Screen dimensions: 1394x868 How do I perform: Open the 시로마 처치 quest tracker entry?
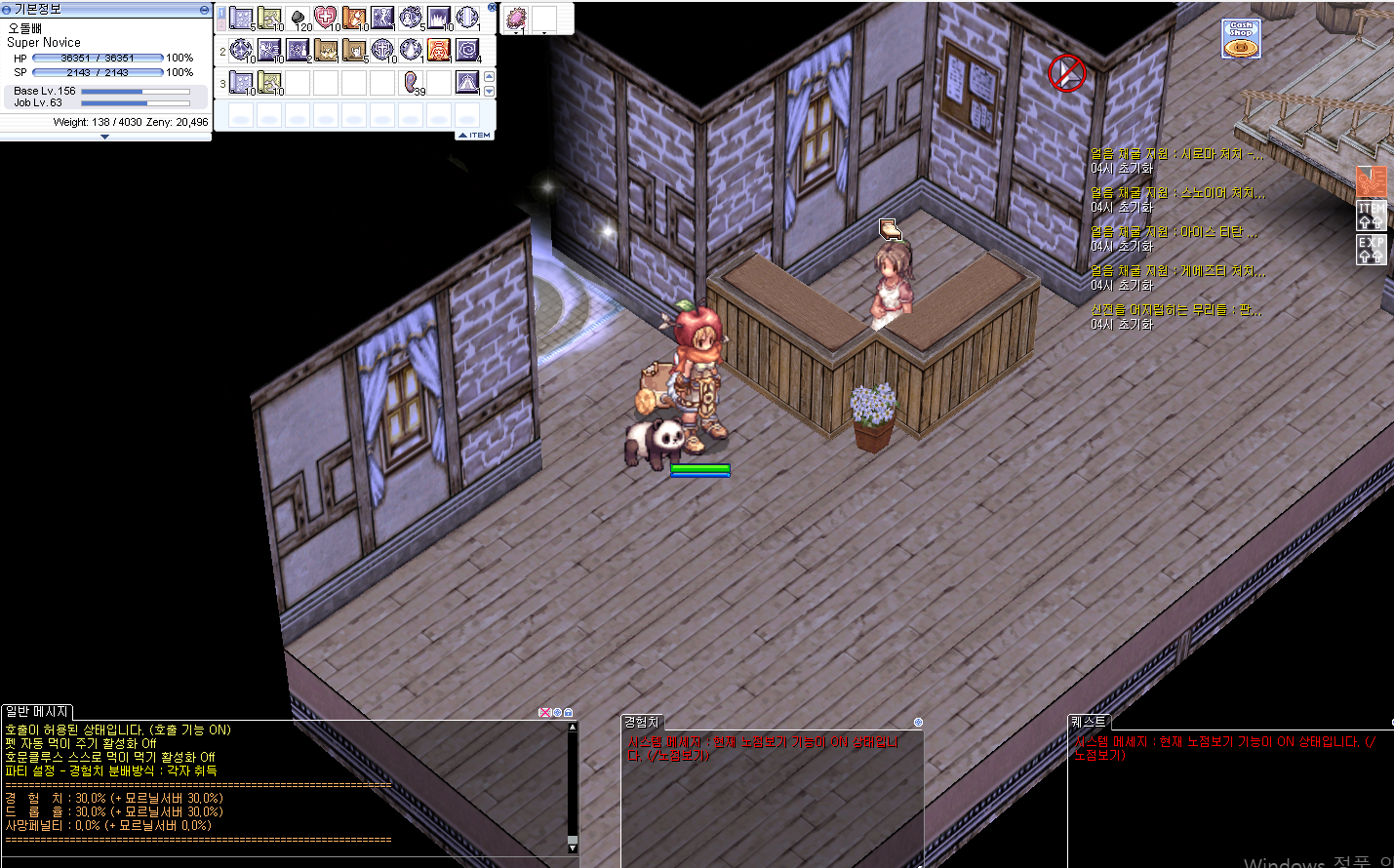[x=1175, y=154]
